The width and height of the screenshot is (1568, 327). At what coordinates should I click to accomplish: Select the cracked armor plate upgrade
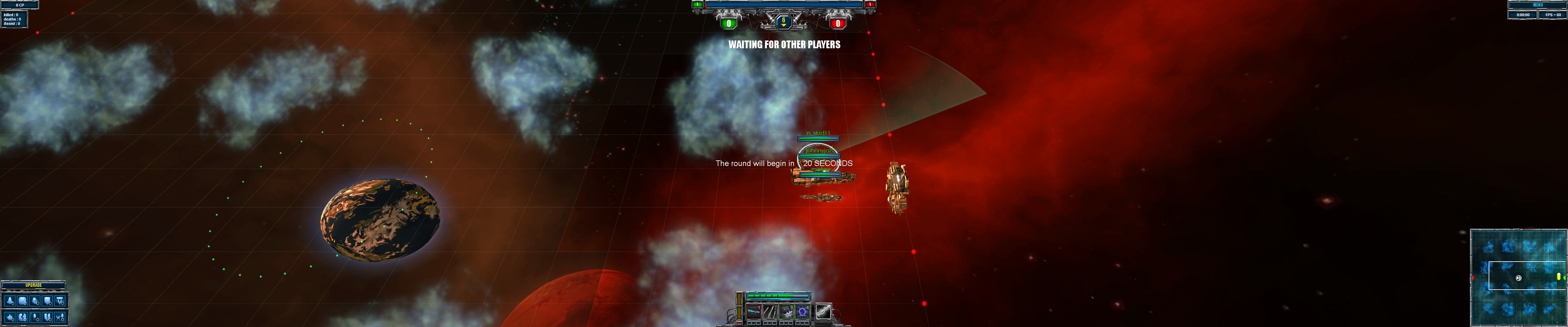coord(22,317)
